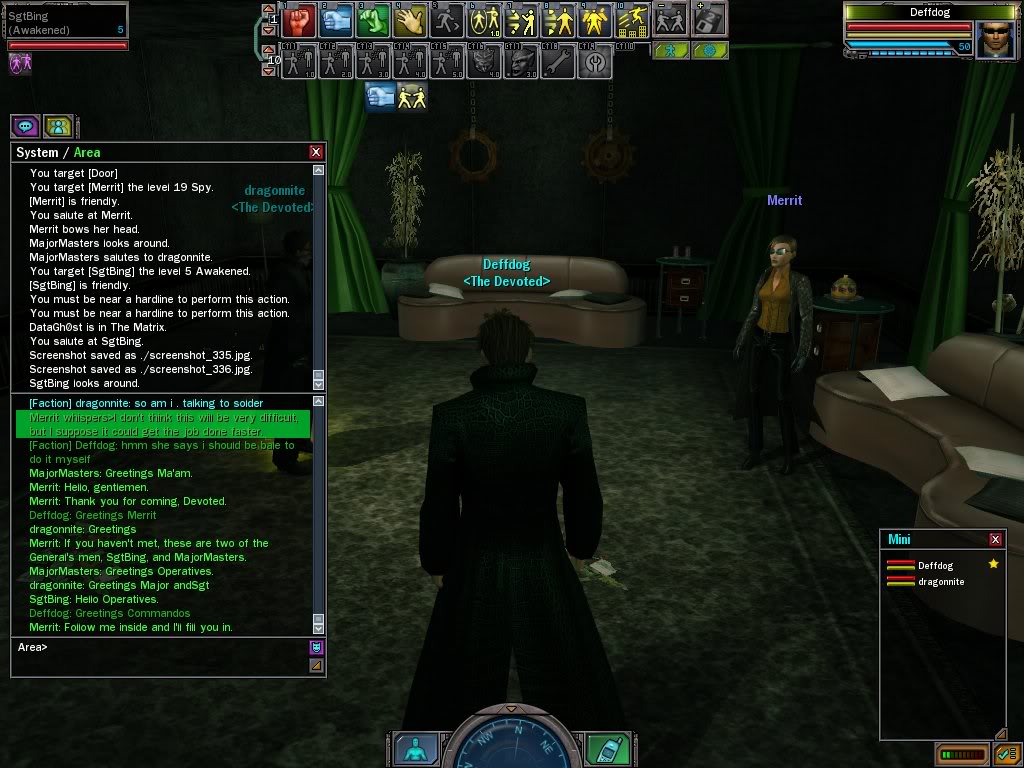This screenshot has width=1024, height=768.
Task: Click the wrench icon on hotbar
Action: (x=559, y=62)
